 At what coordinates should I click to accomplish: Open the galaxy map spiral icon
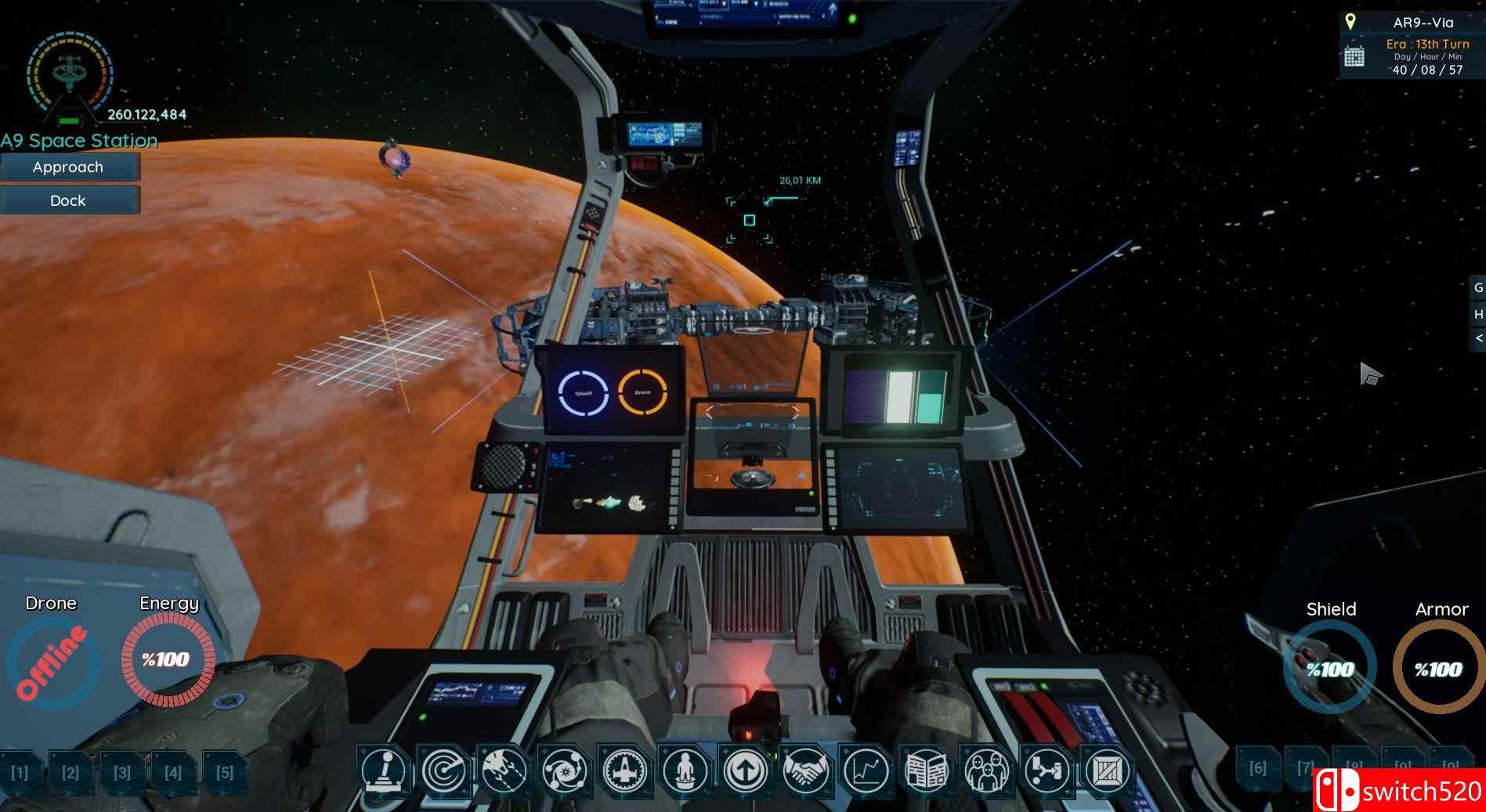[564, 770]
